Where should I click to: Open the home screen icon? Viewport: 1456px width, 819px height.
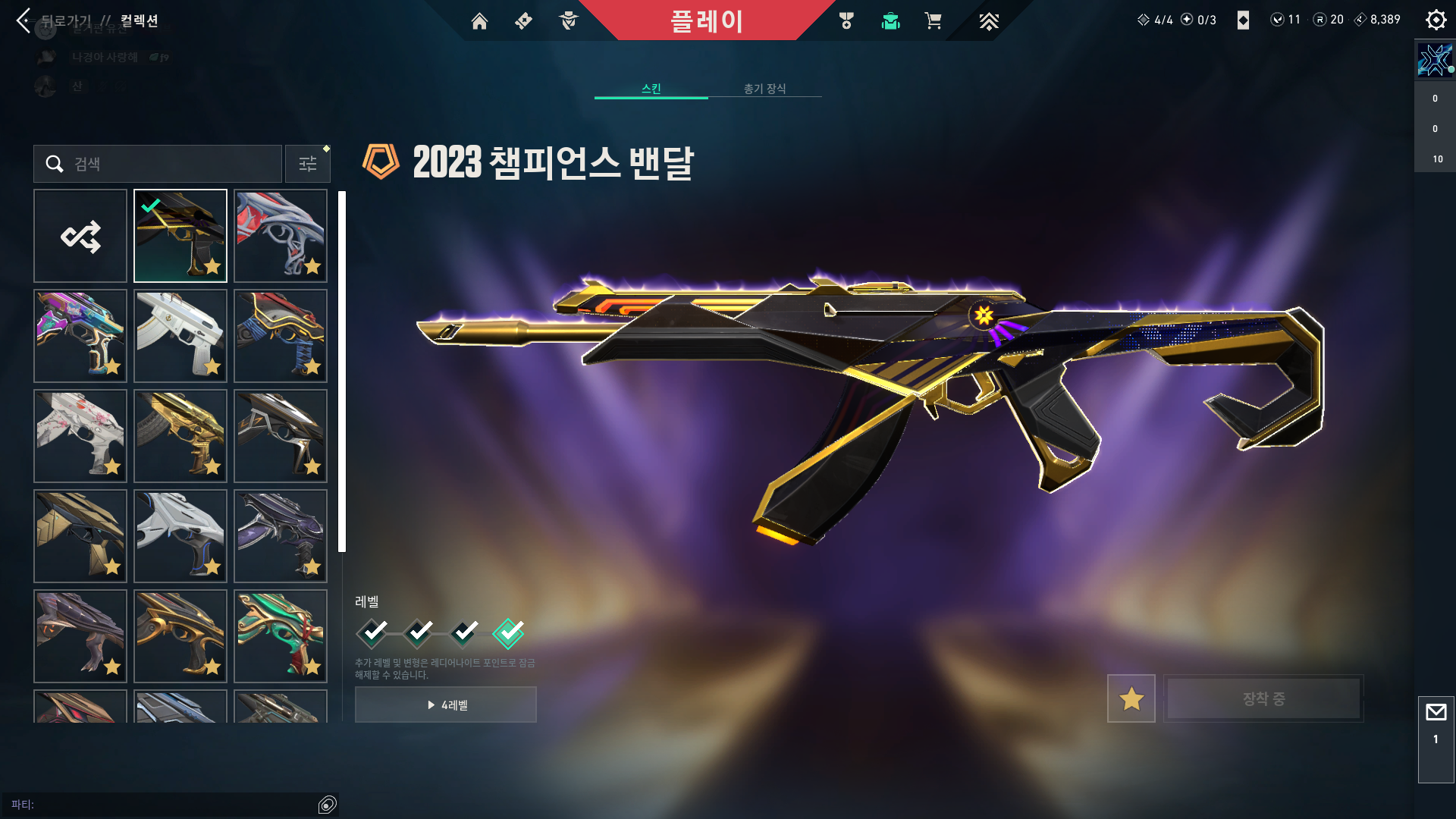point(479,21)
